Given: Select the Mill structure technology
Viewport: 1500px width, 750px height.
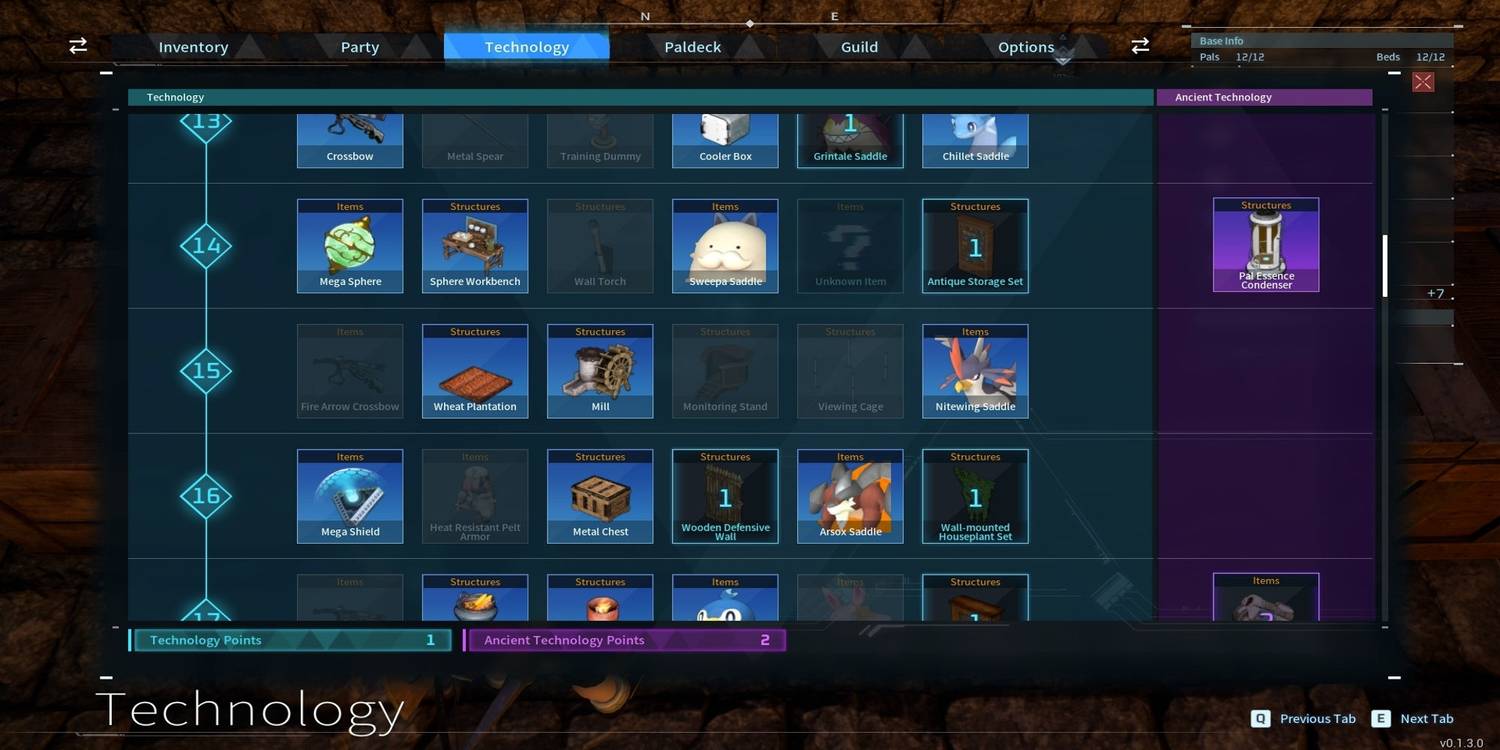Looking at the screenshot, I should coord(600,370).
